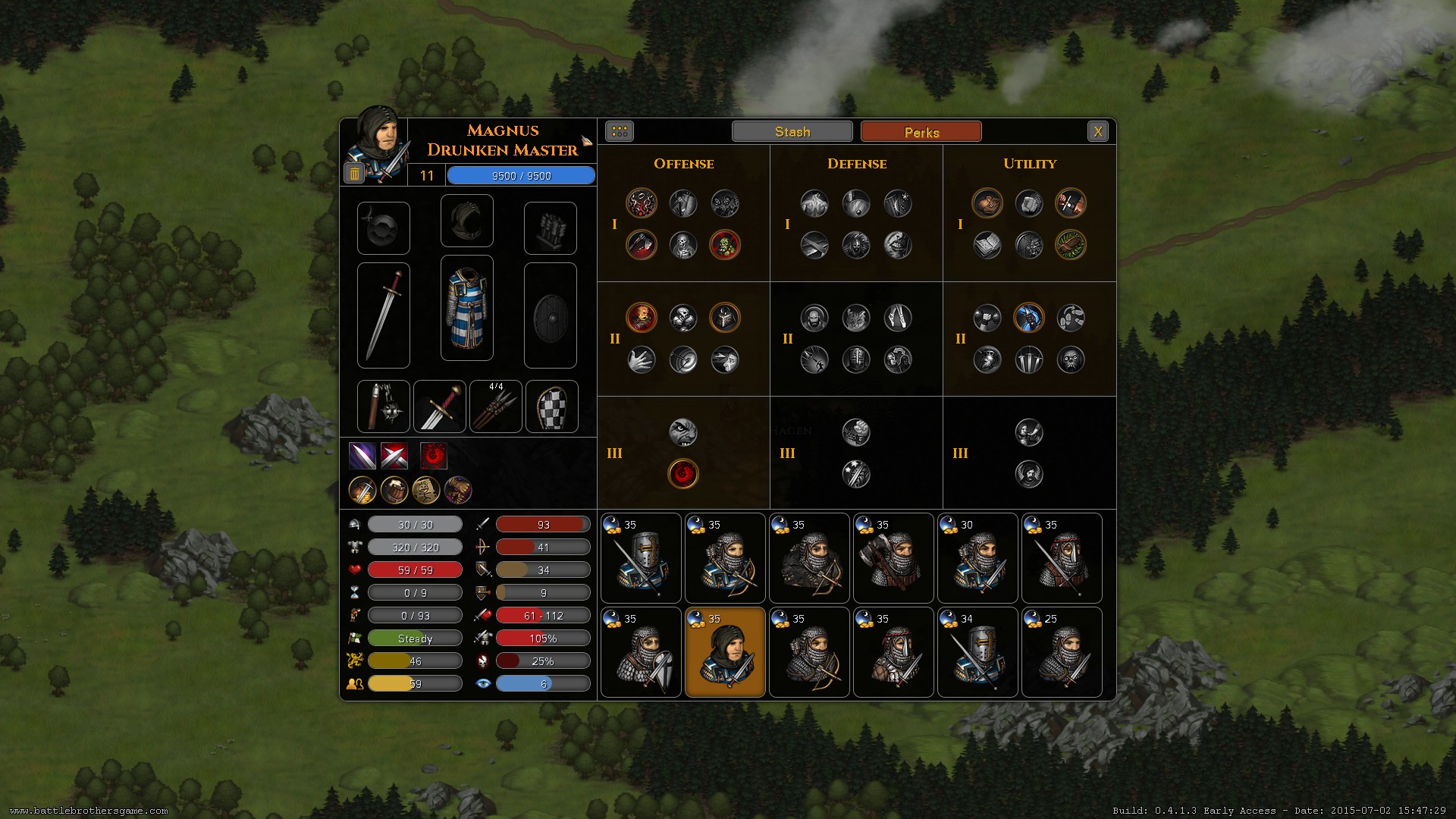Click the beer barrel trait icon
Image resolution: width=1456 pixels, height=819 pixels.
point(394,491)
